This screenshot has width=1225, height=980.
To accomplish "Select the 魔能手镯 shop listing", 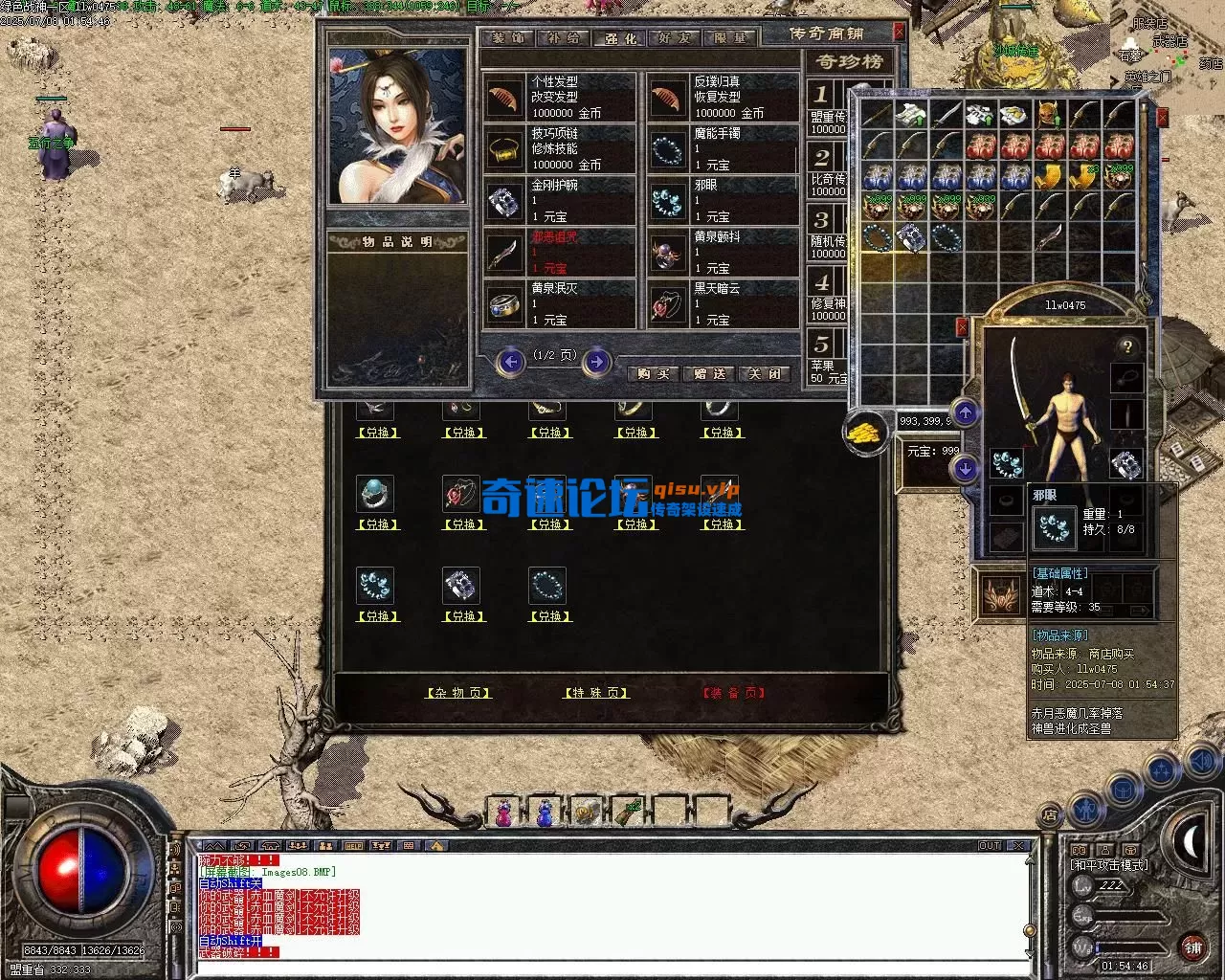I will [x=723, y=149].
